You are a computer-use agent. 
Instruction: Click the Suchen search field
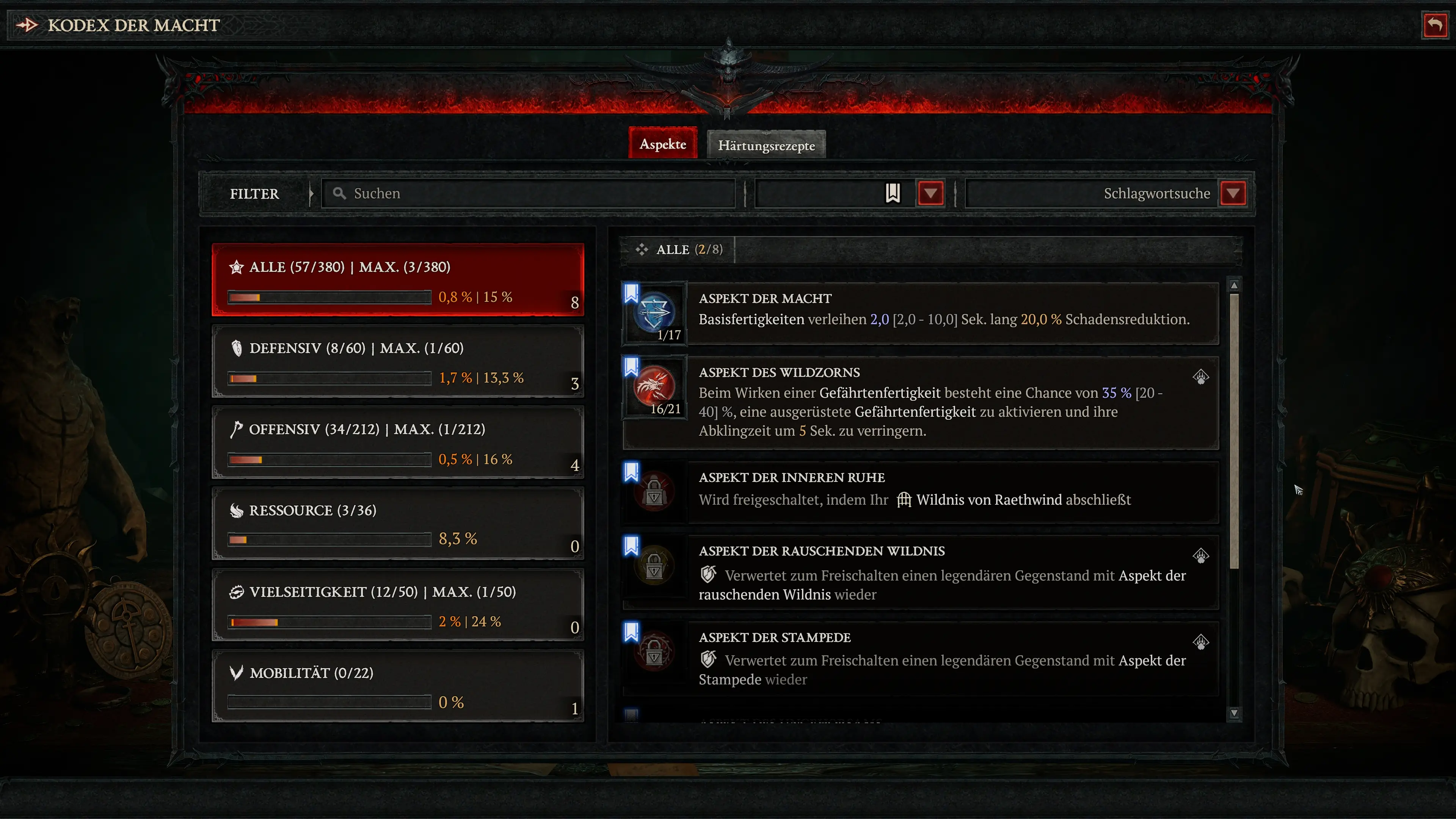pos(529,193)
